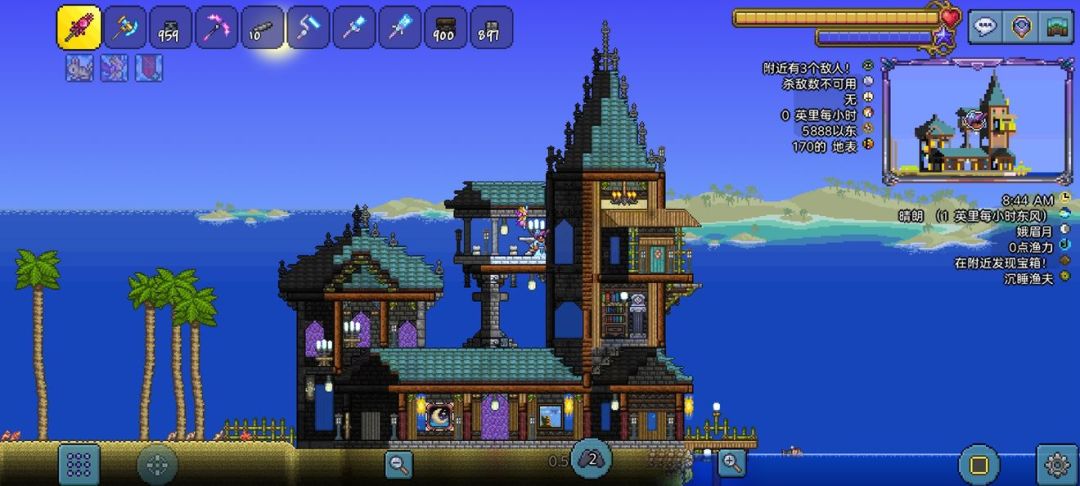The image size is (1080, 486).
Task: Select the hammer-axe tool hotbar slot
Action: coord(125,27)
